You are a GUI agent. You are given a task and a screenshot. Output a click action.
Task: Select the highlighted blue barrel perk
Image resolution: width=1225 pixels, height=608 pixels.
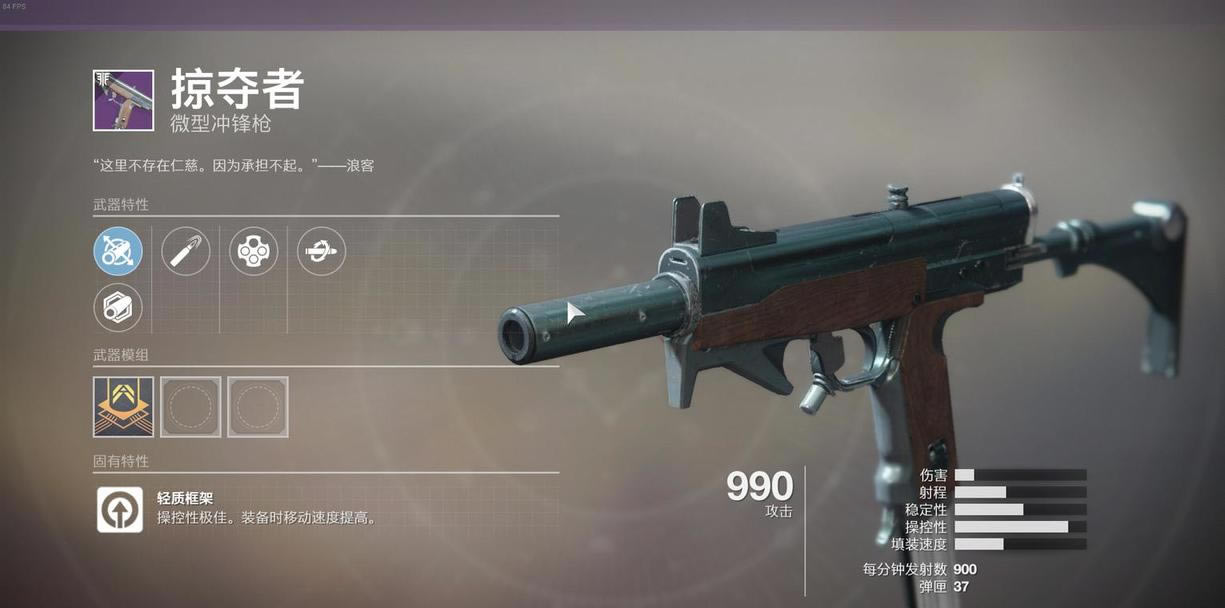pyautogui.click(x=118, y=251)
